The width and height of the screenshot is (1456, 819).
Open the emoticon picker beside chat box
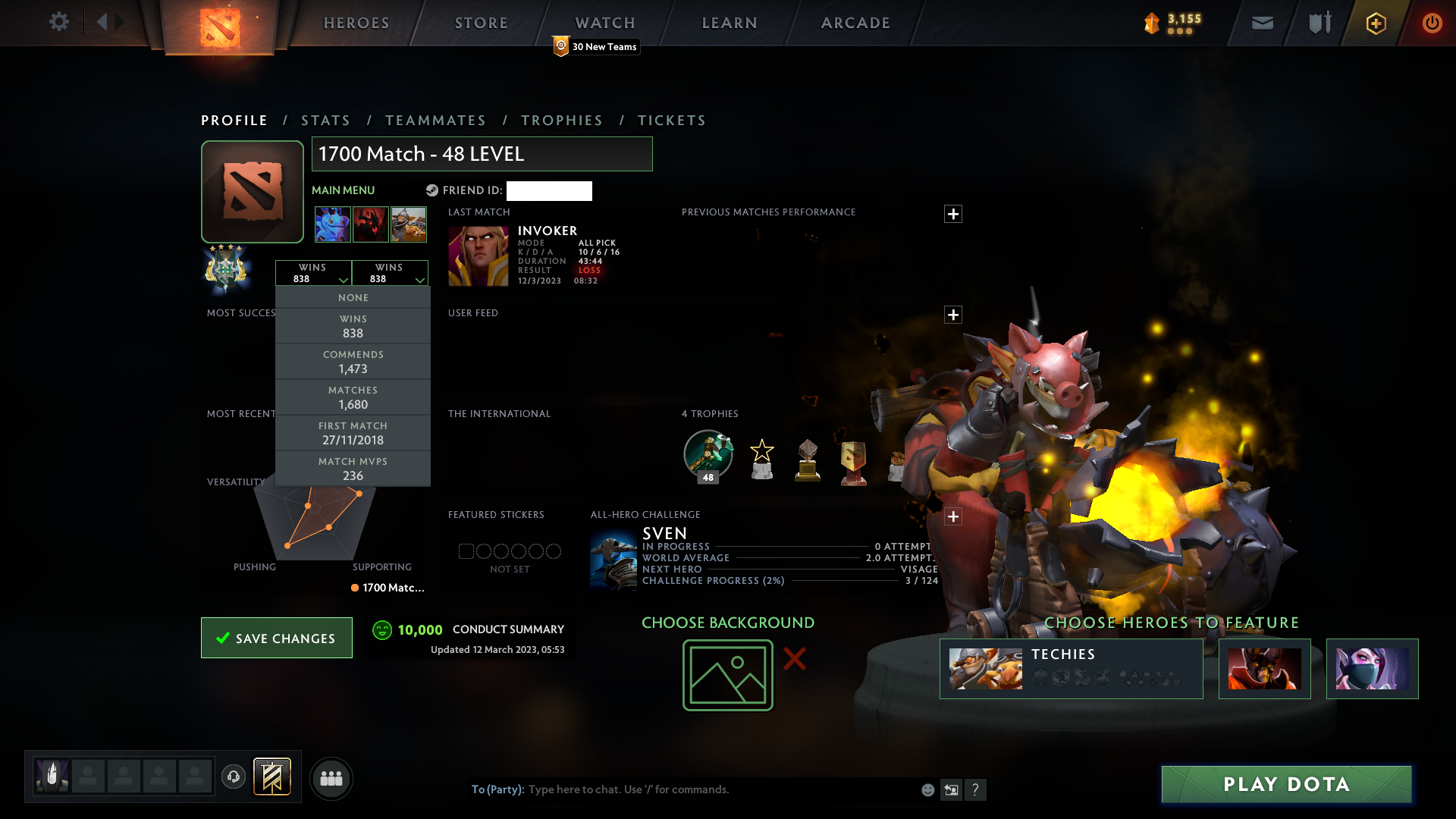[x=927, y=789]
